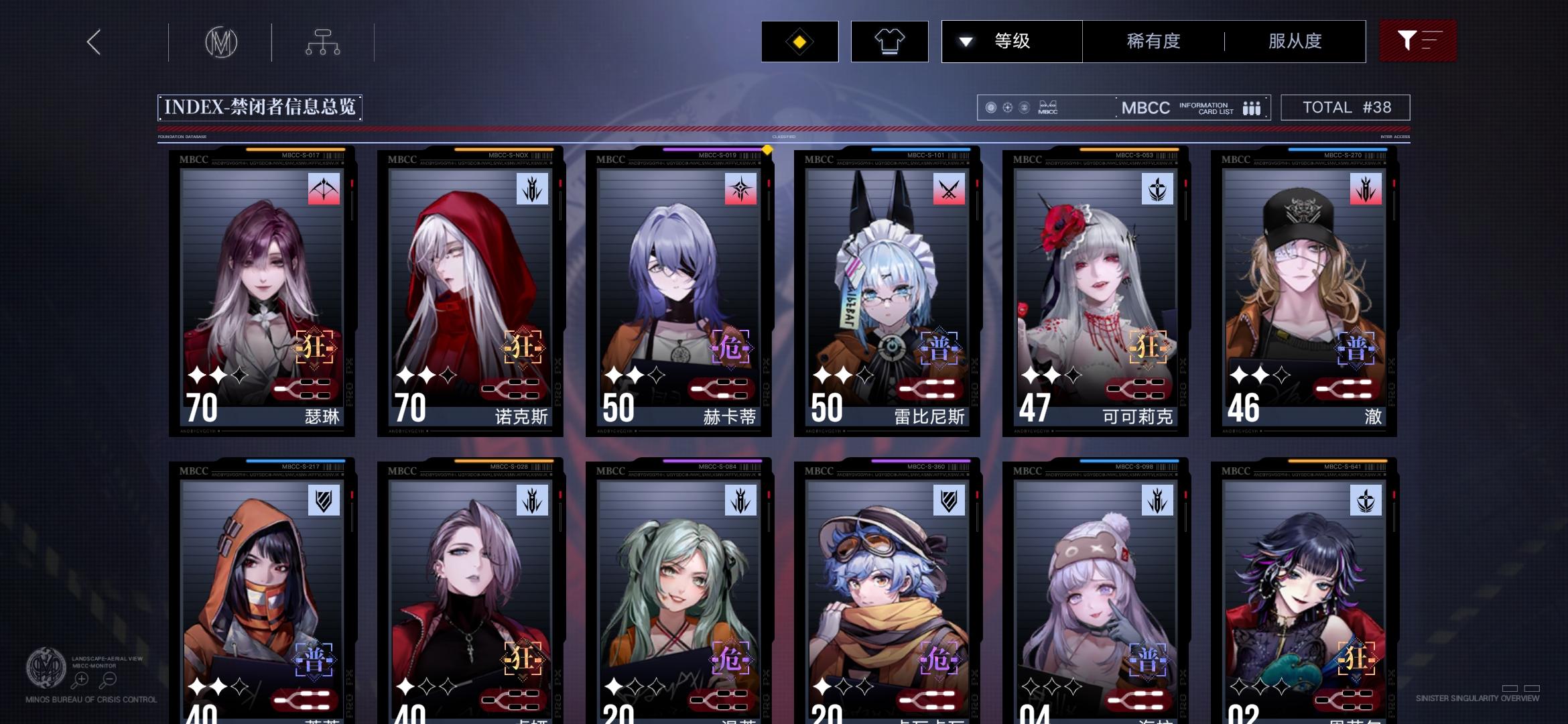Click the back arrow at top left

pos(92,42)
